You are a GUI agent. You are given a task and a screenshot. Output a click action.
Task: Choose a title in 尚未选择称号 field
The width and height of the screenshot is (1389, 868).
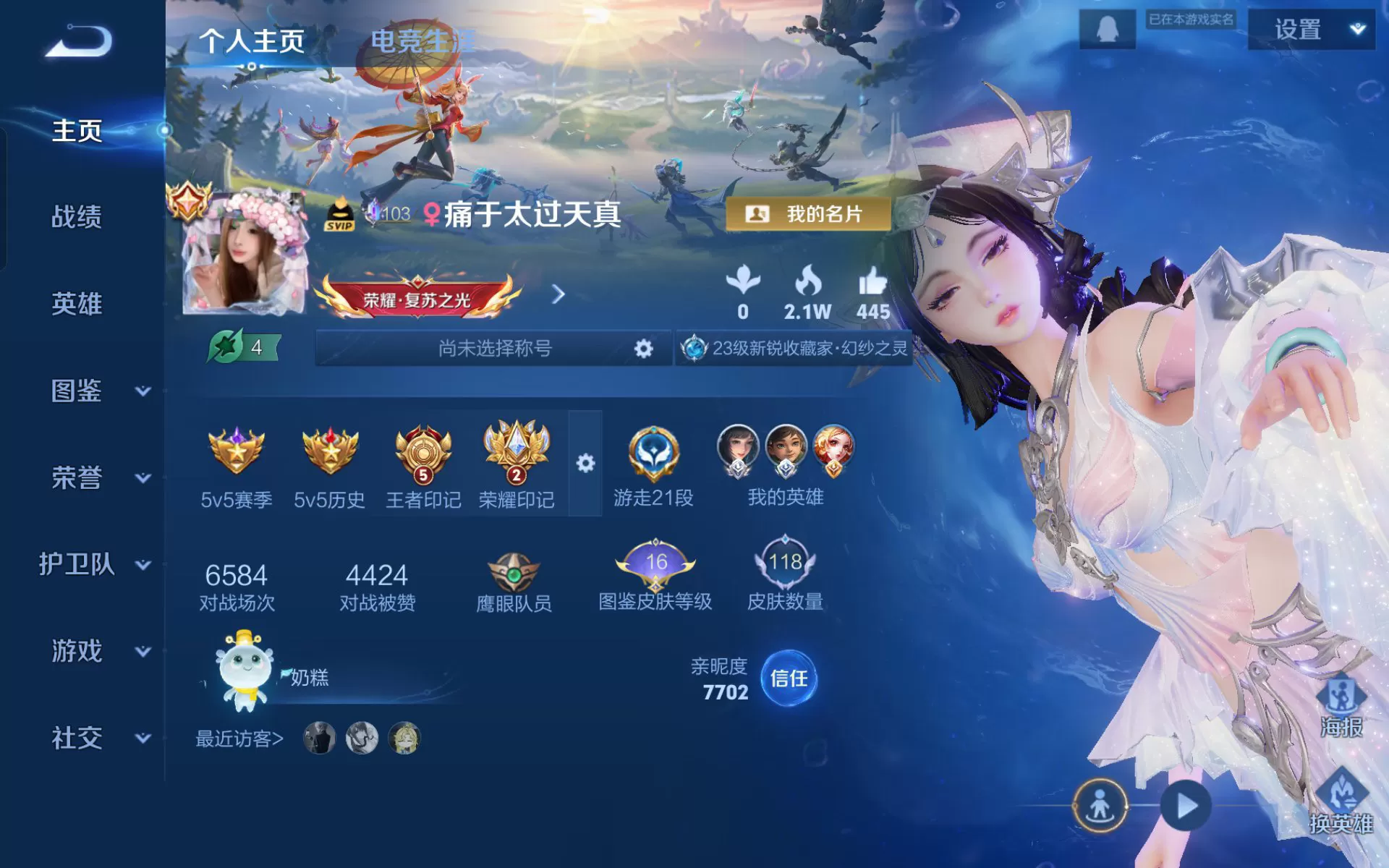point(494,349)
